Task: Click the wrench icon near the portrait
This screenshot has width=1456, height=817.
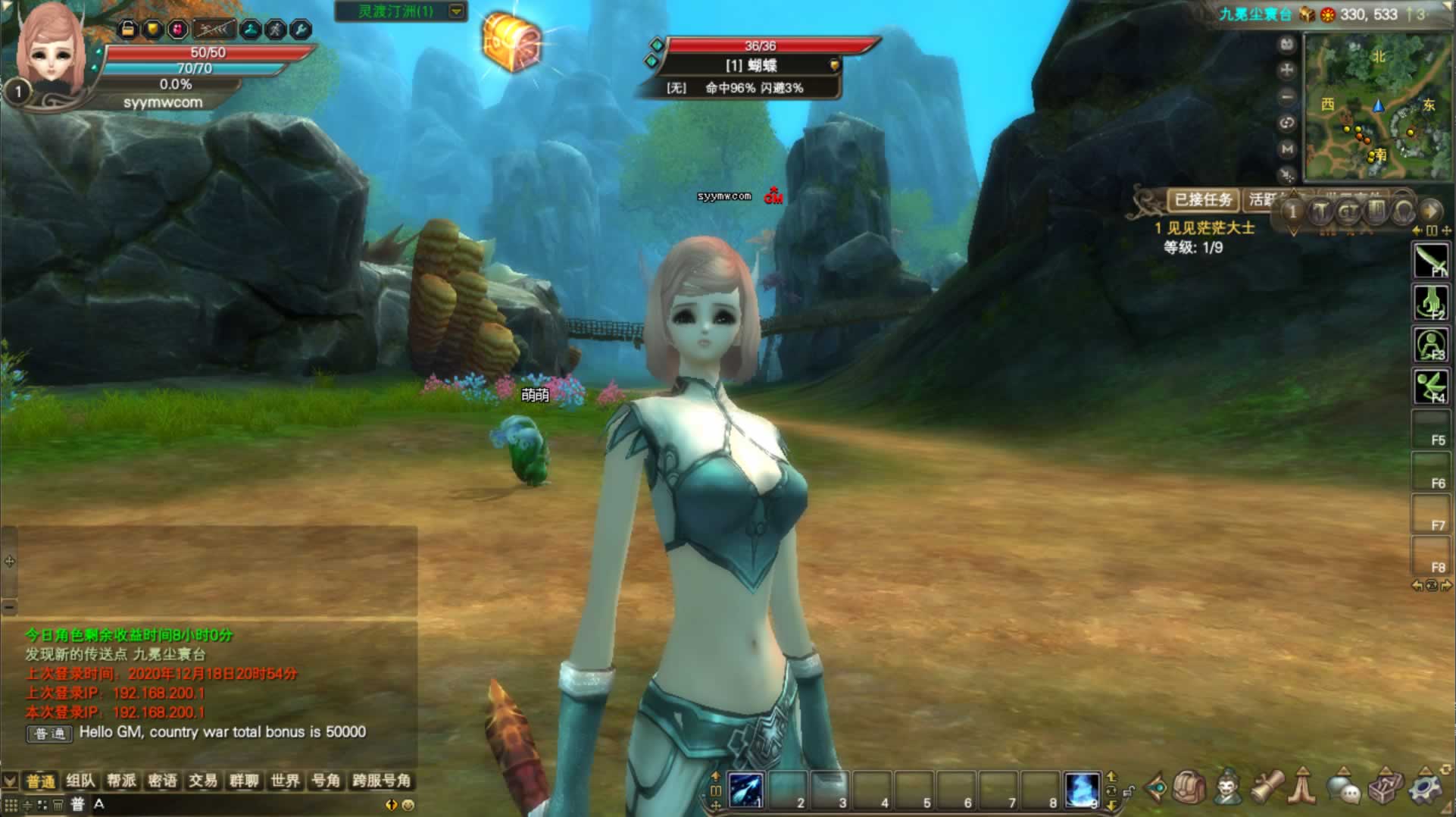Action: 301,30
